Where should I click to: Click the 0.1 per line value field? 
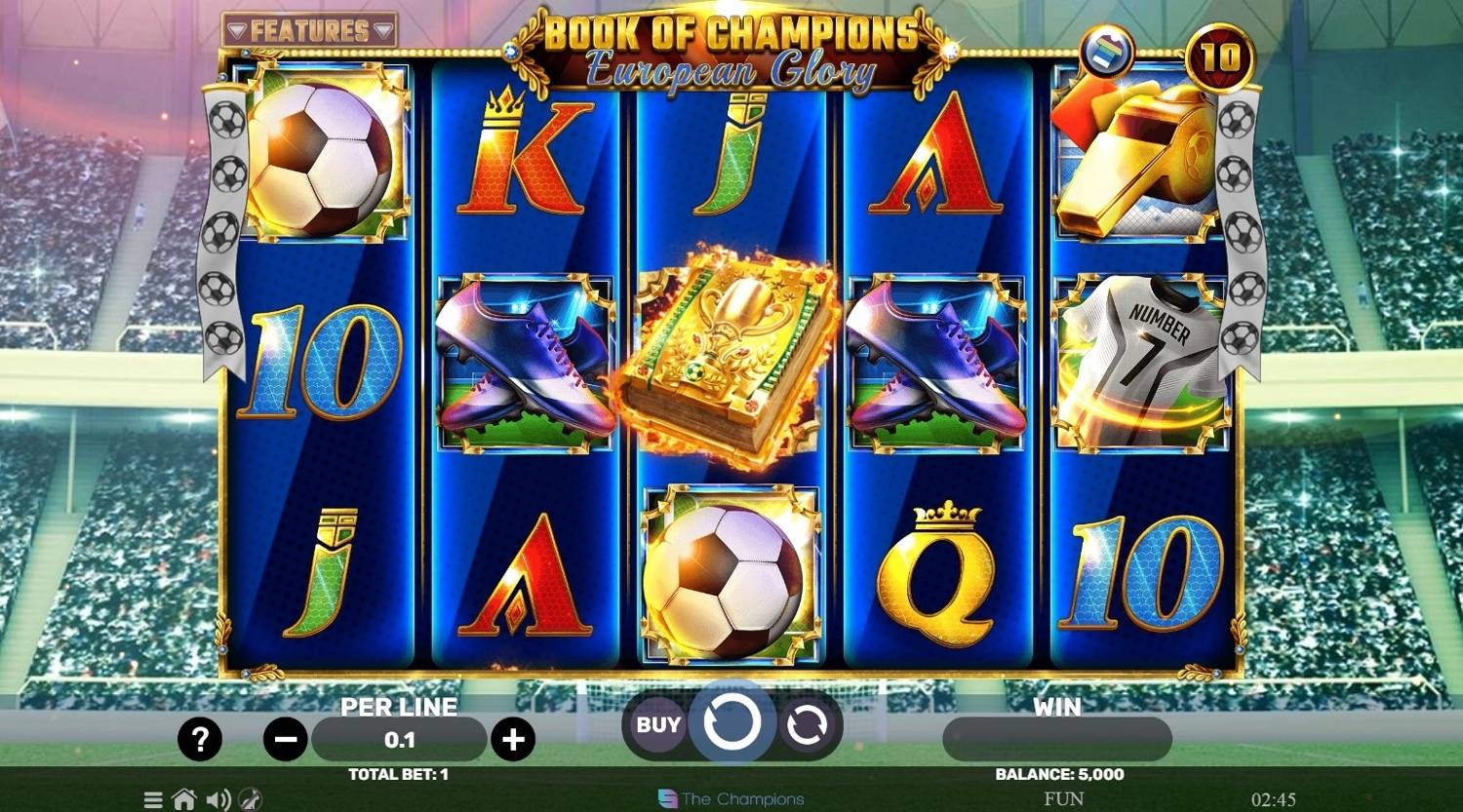400,739
